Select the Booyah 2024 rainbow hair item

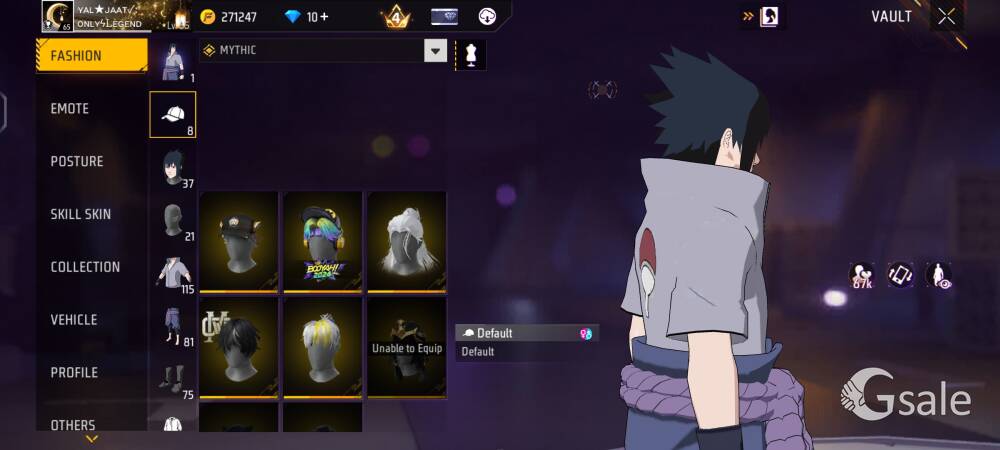[322, 241]
